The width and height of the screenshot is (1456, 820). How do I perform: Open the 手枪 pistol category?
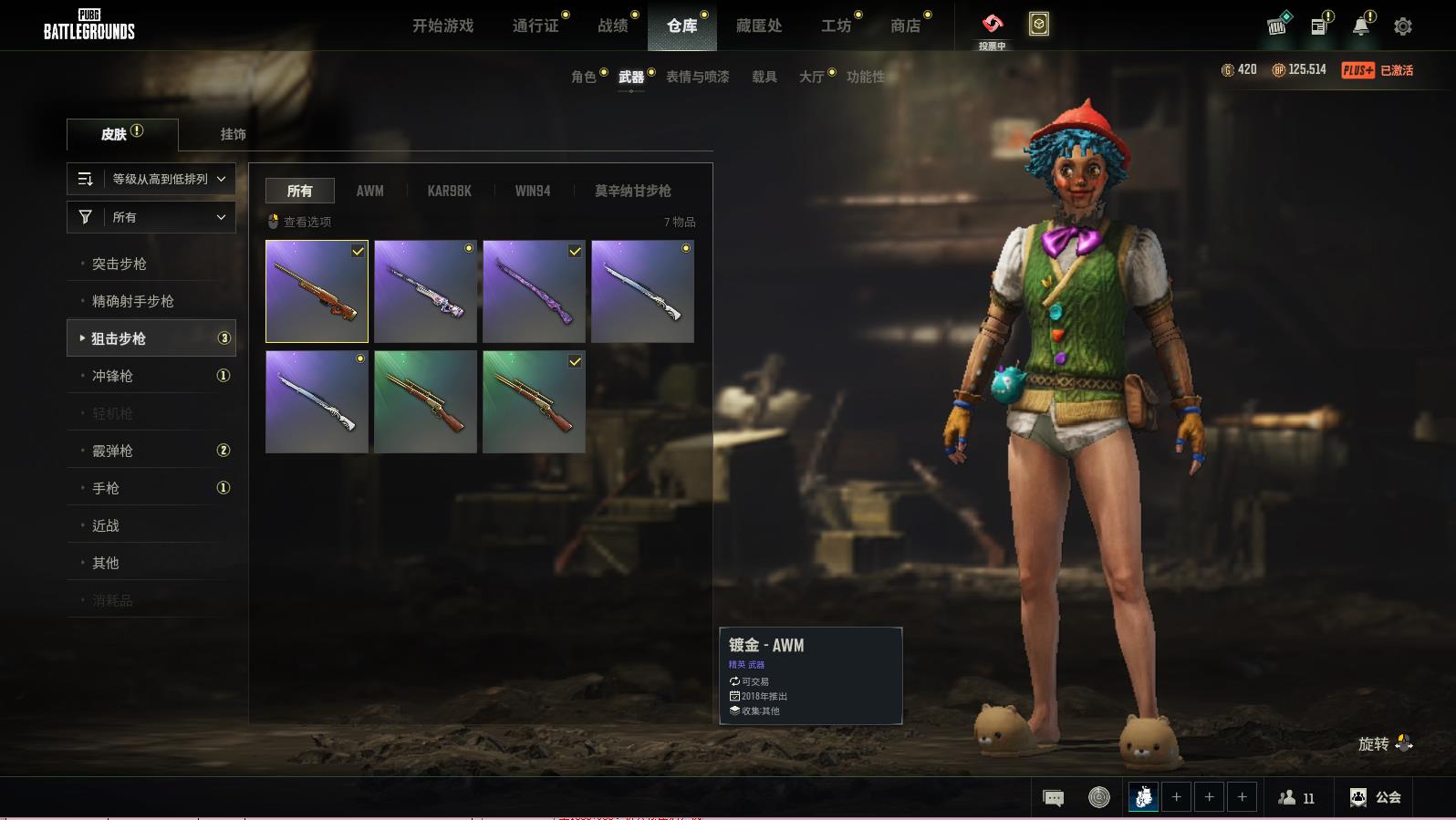coord(106,488)
